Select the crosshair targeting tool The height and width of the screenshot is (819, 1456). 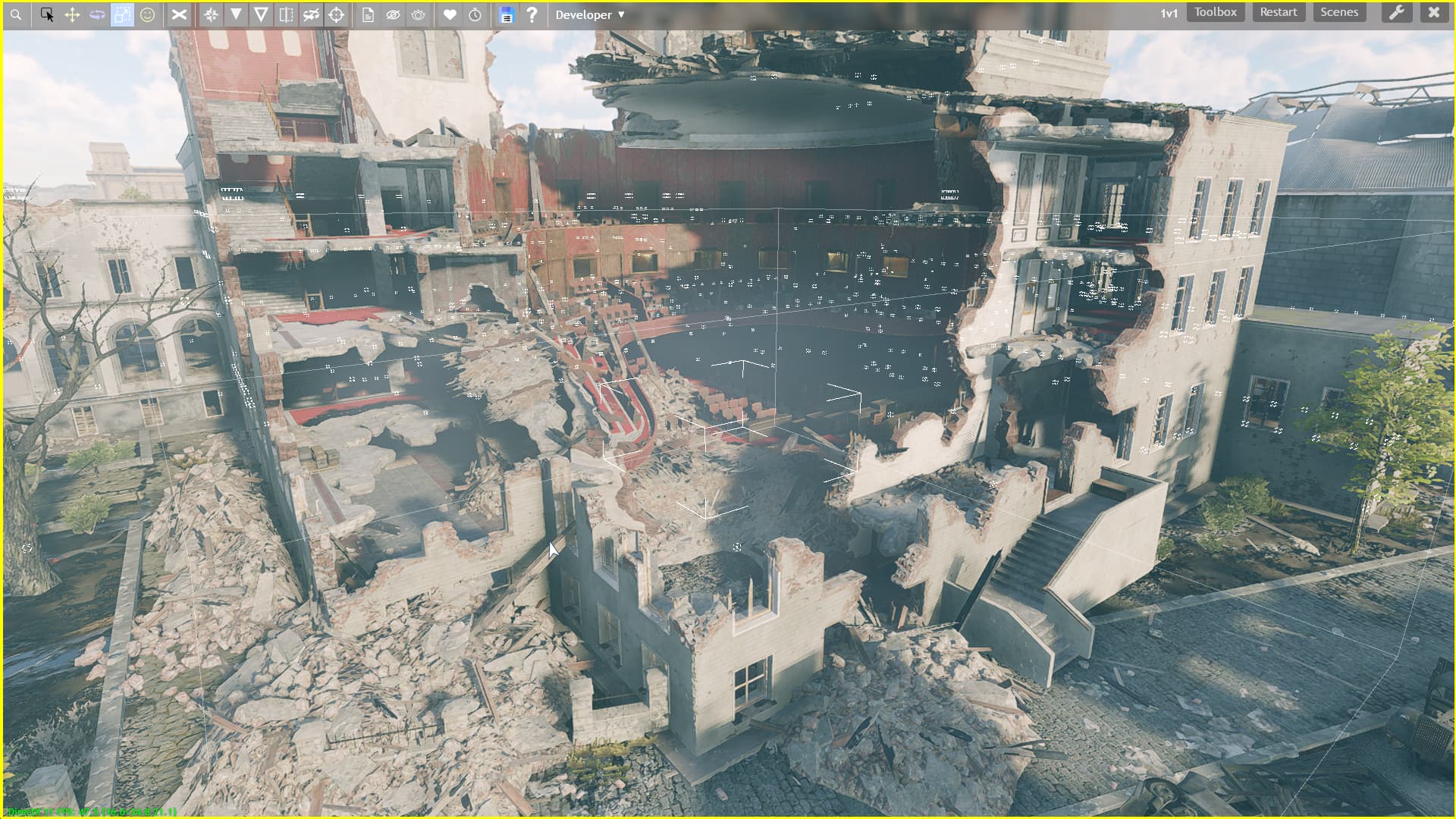[336, 14]
